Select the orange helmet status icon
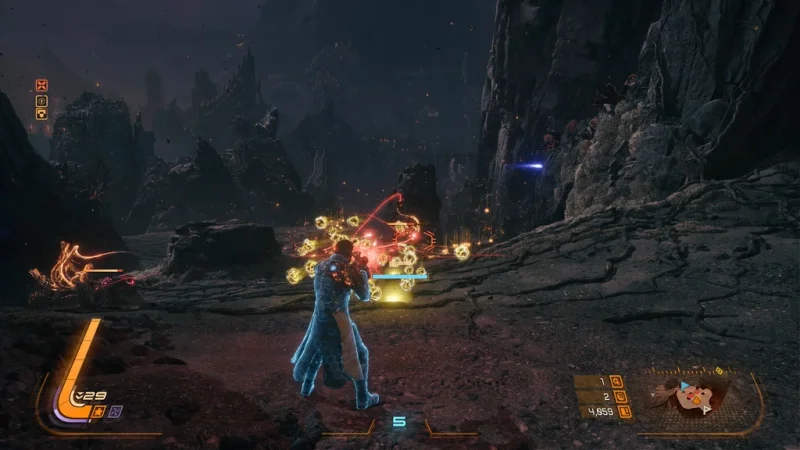This screenshot has width=800, height=450. 41,114
